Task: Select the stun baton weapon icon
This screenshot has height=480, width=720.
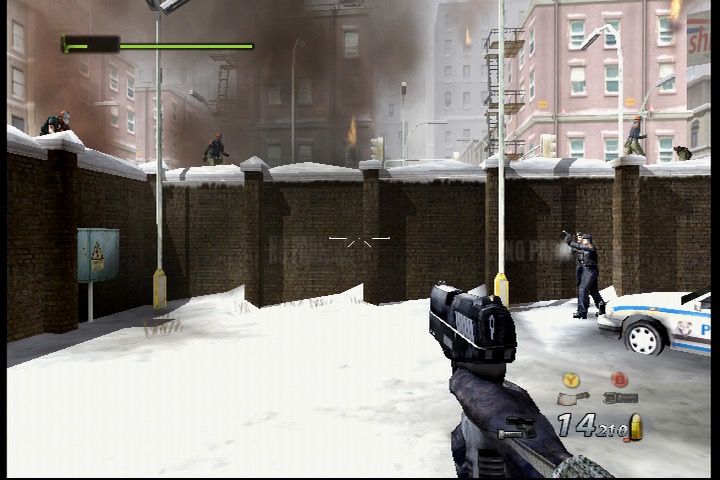Action: 621,398
